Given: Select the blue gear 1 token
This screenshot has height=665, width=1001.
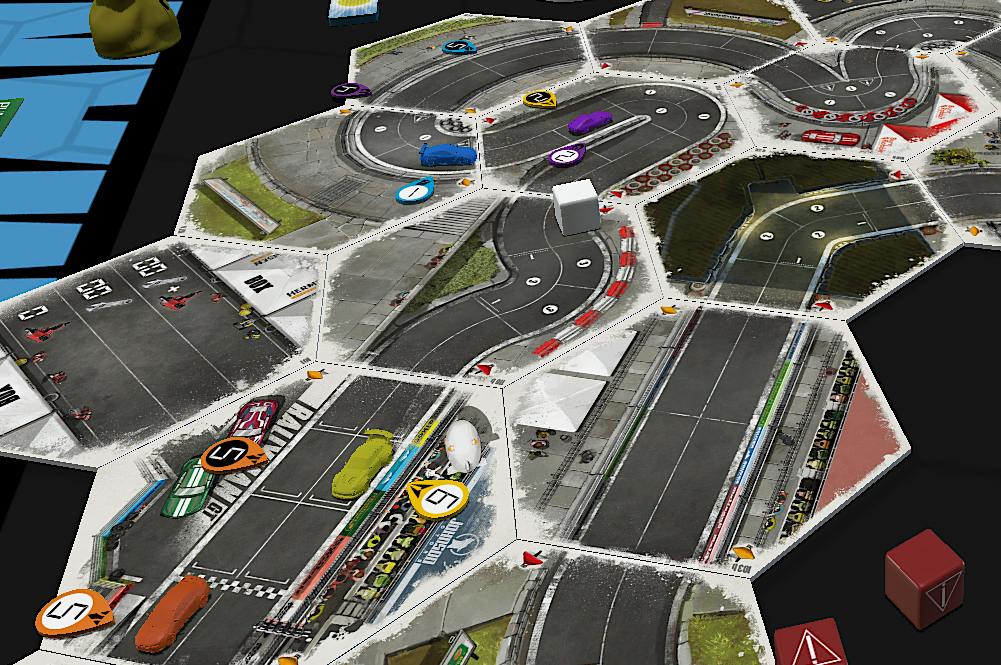Looking at the screenshot, I should (414, 188).
